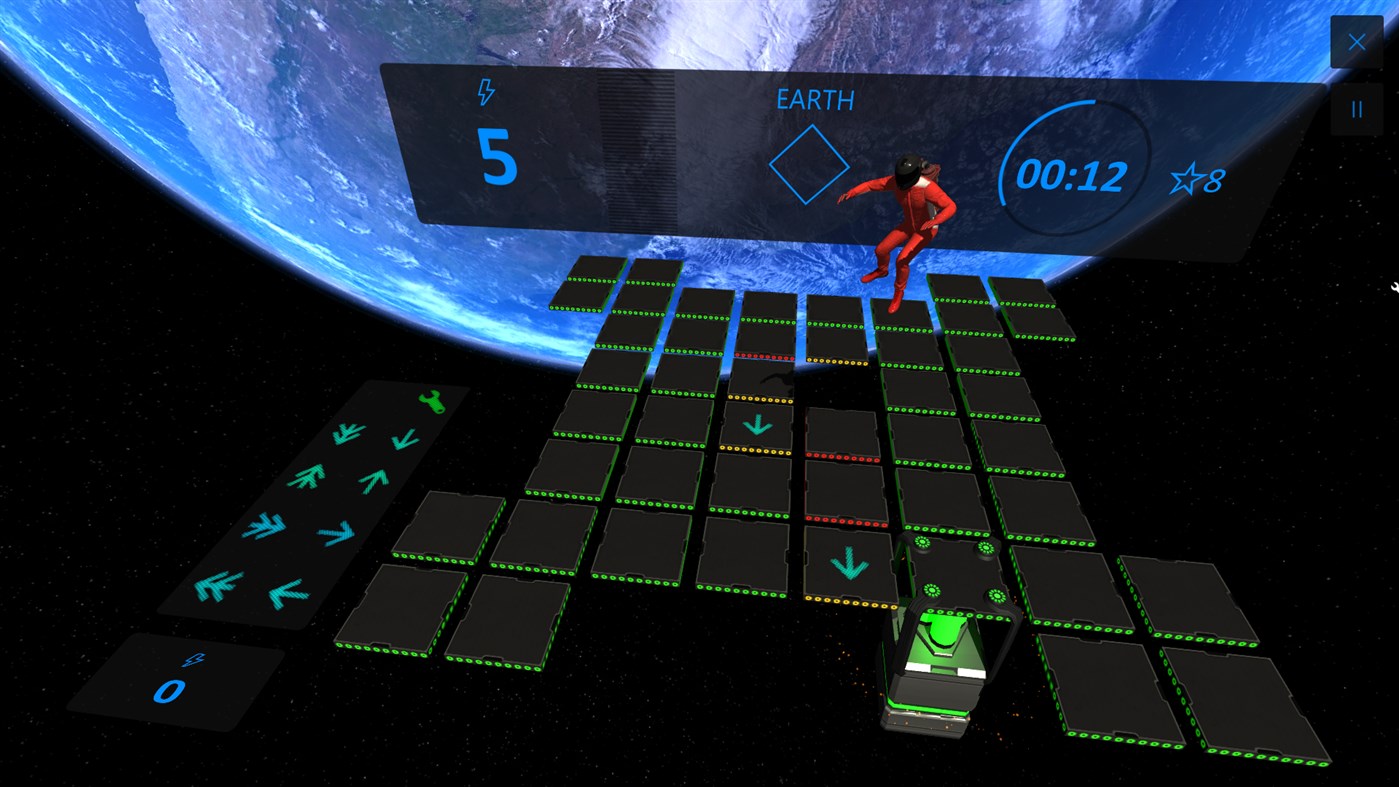Exit the level via the X button
This screenshot has width=1399, height=787.
pyautogui.click(x=1356, y=41)
